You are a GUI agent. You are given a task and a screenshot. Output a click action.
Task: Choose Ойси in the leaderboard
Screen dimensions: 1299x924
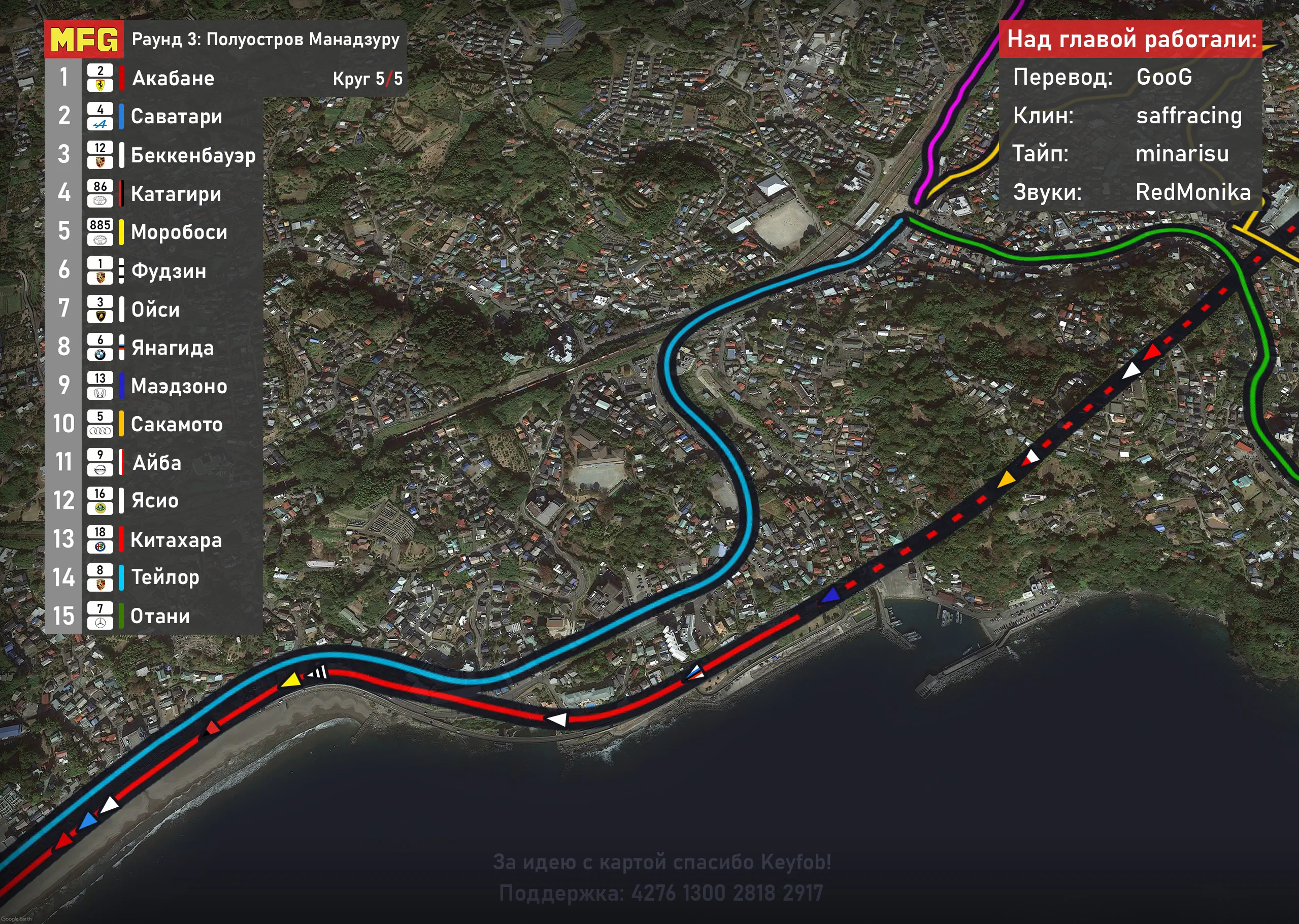pos(155,310)
